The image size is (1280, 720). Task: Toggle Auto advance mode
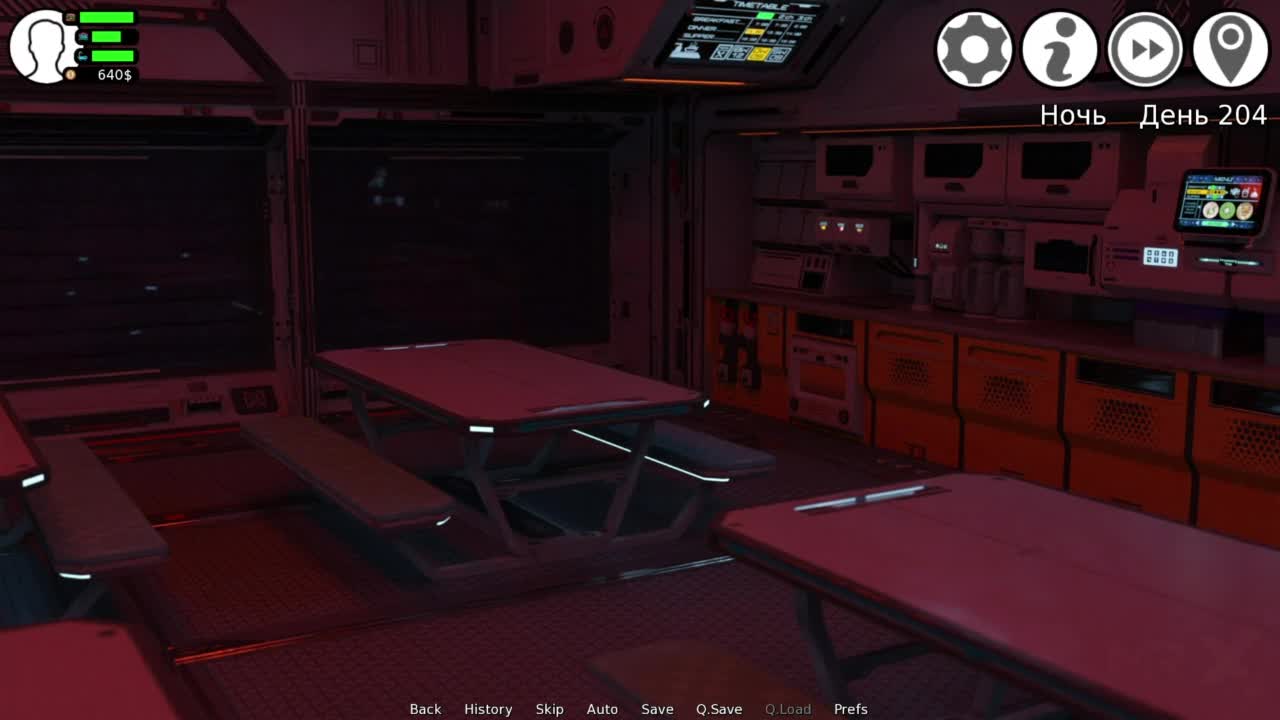(602, 709)
